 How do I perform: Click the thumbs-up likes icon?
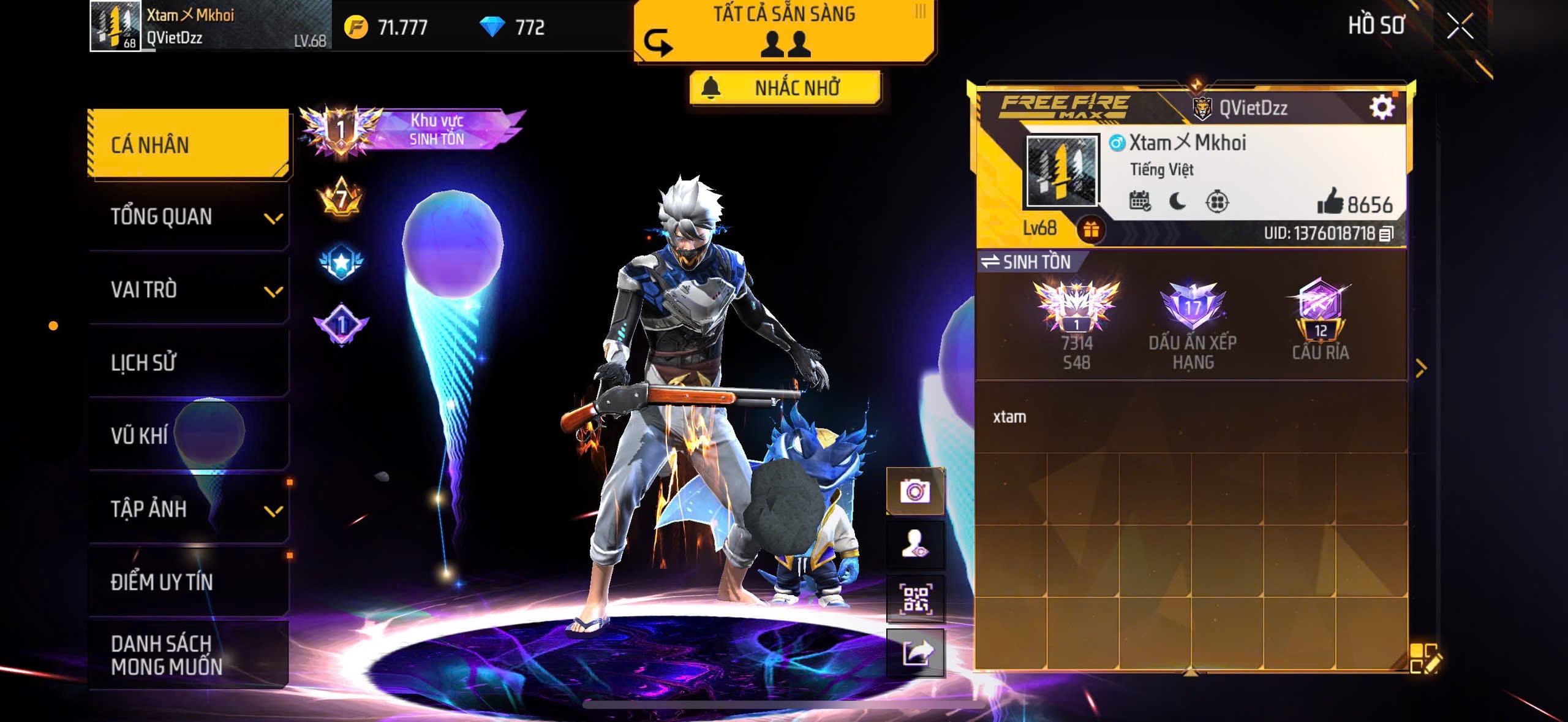[x=1330, y=202]
